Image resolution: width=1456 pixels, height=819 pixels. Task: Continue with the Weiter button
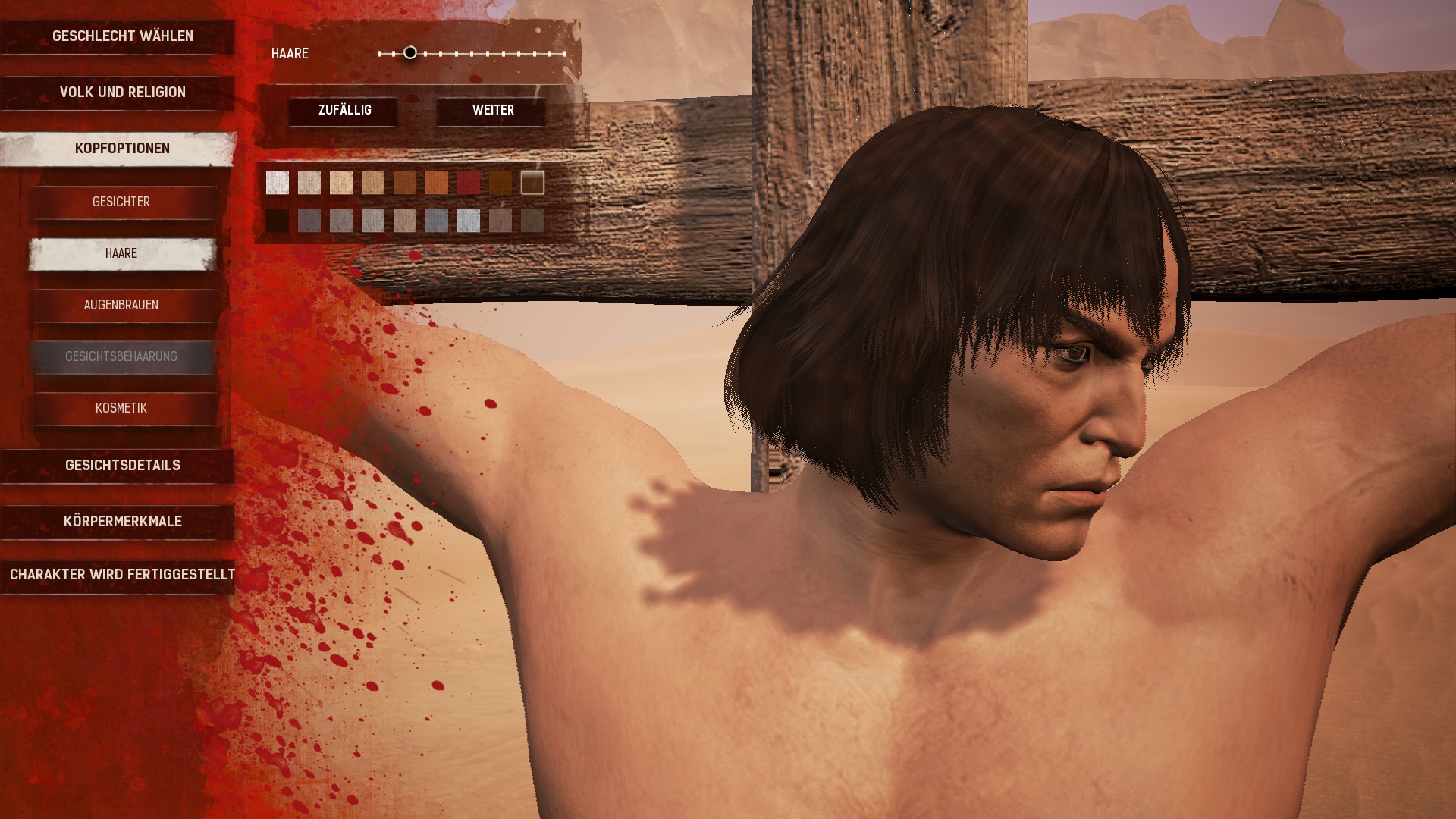point(493,111)
